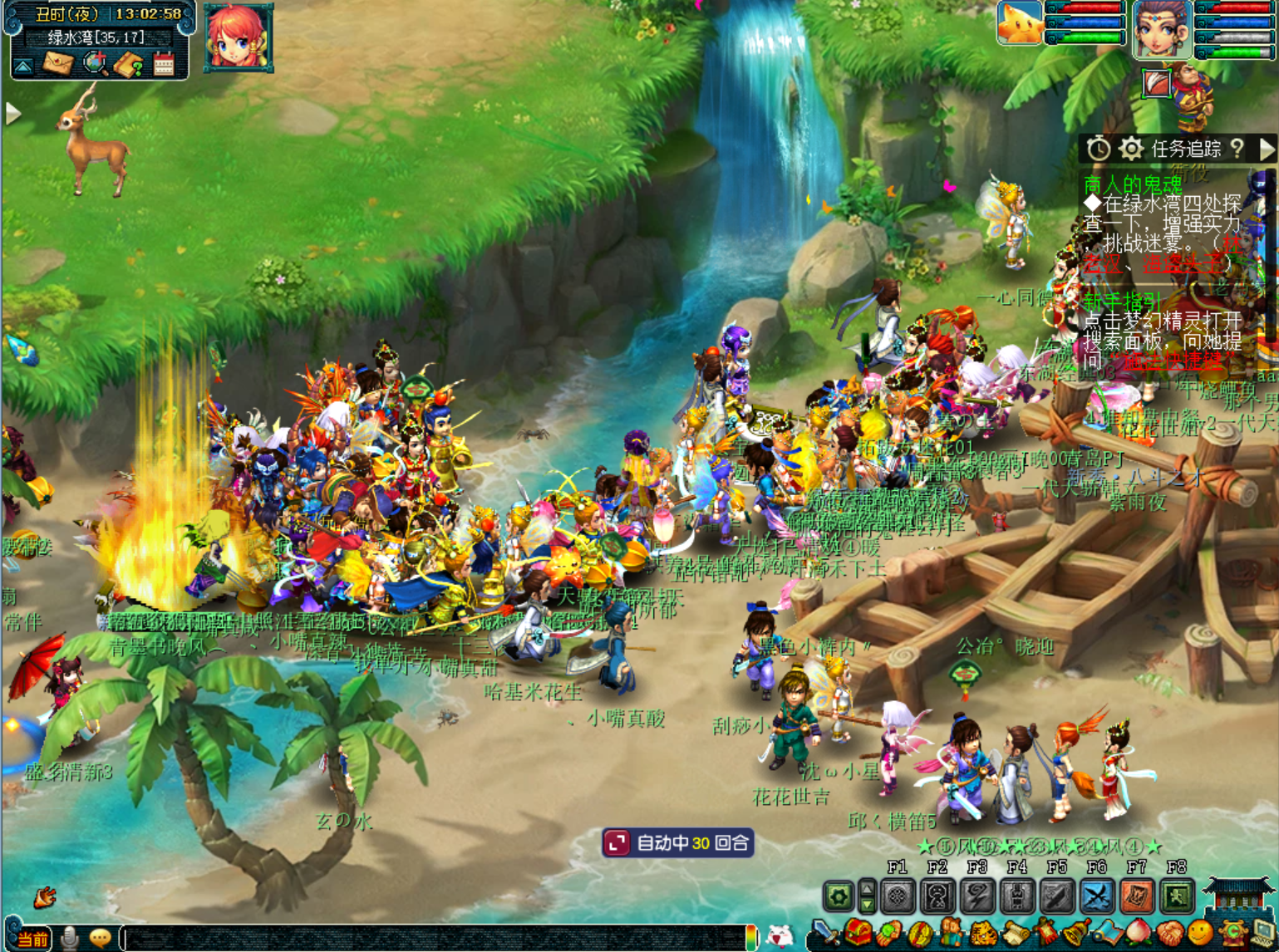Open the help book with question mark

(129, 64)
